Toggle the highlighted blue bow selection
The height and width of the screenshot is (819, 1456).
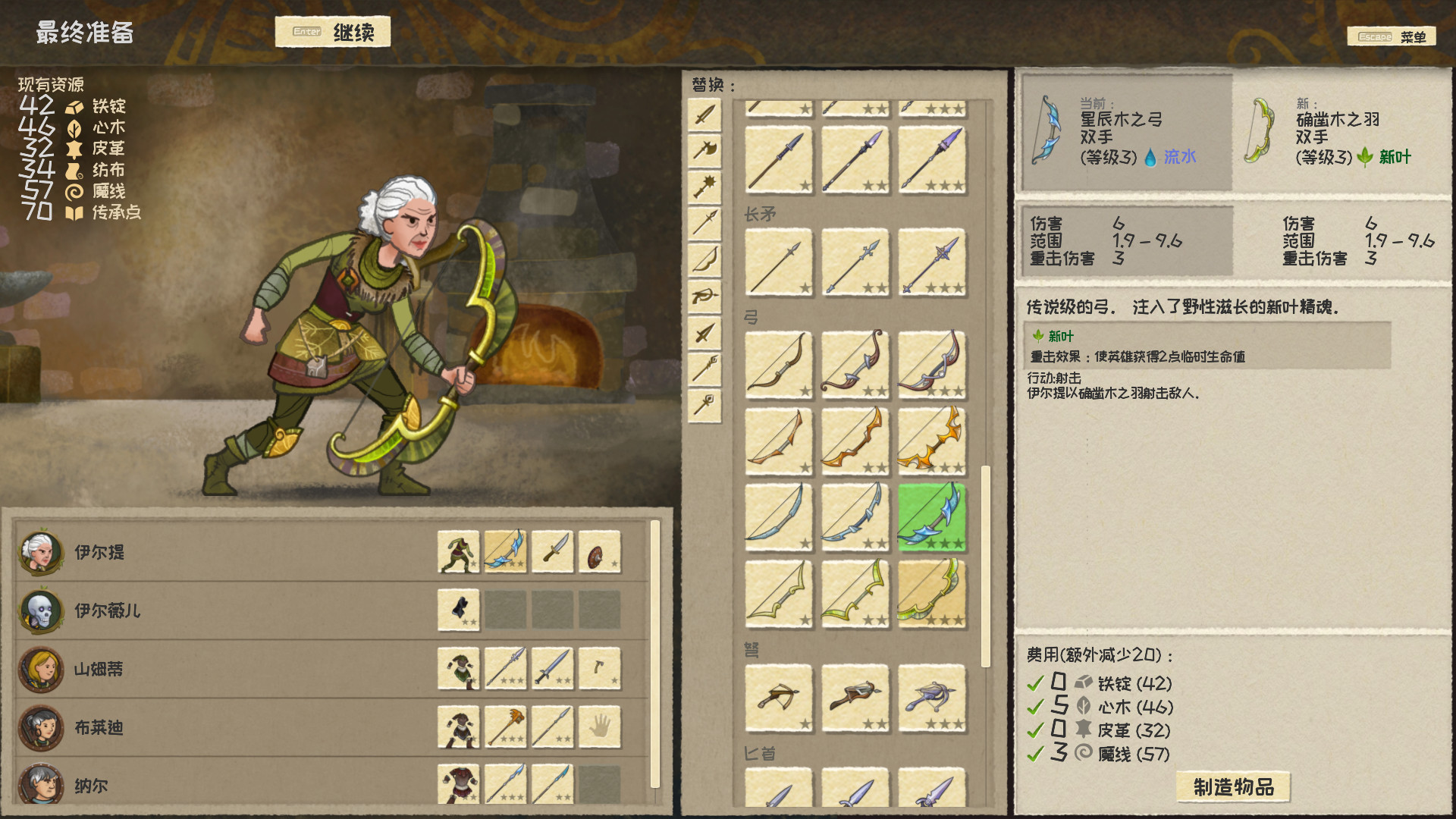pyautogui.click(x=931, y=516)
